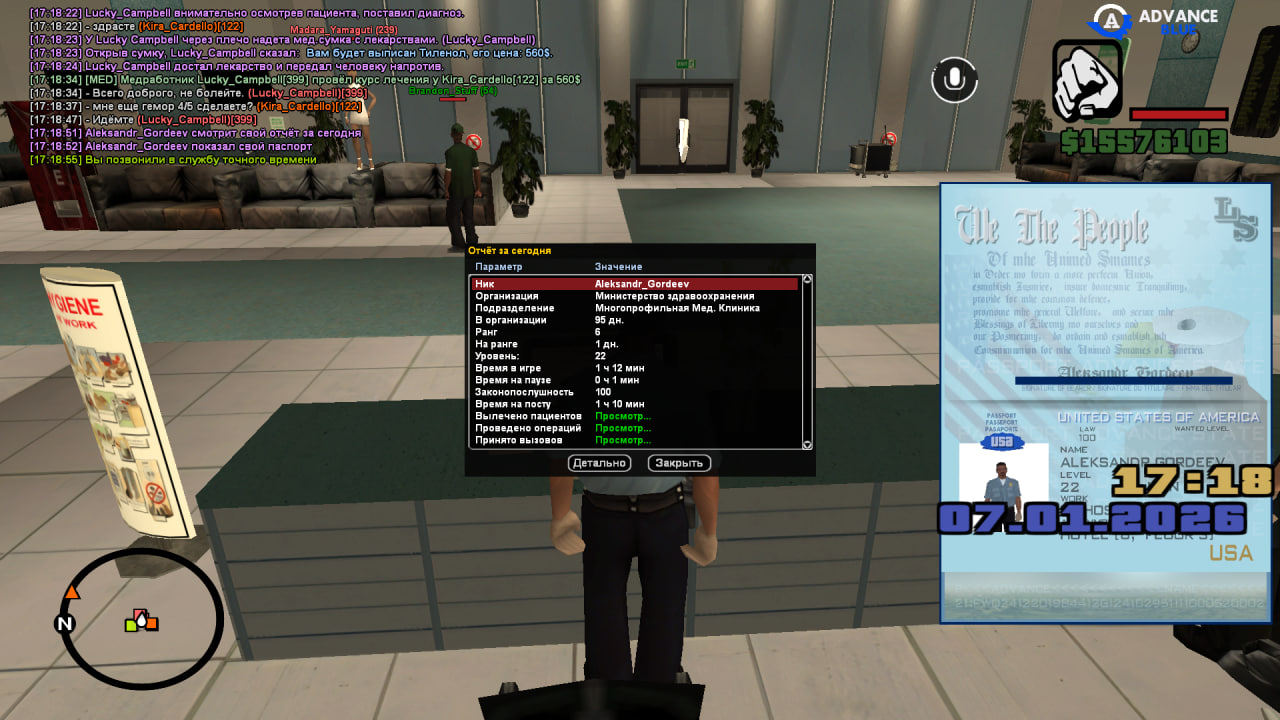Click the Детально button
Screen dimensions: 1280x720
600,463
